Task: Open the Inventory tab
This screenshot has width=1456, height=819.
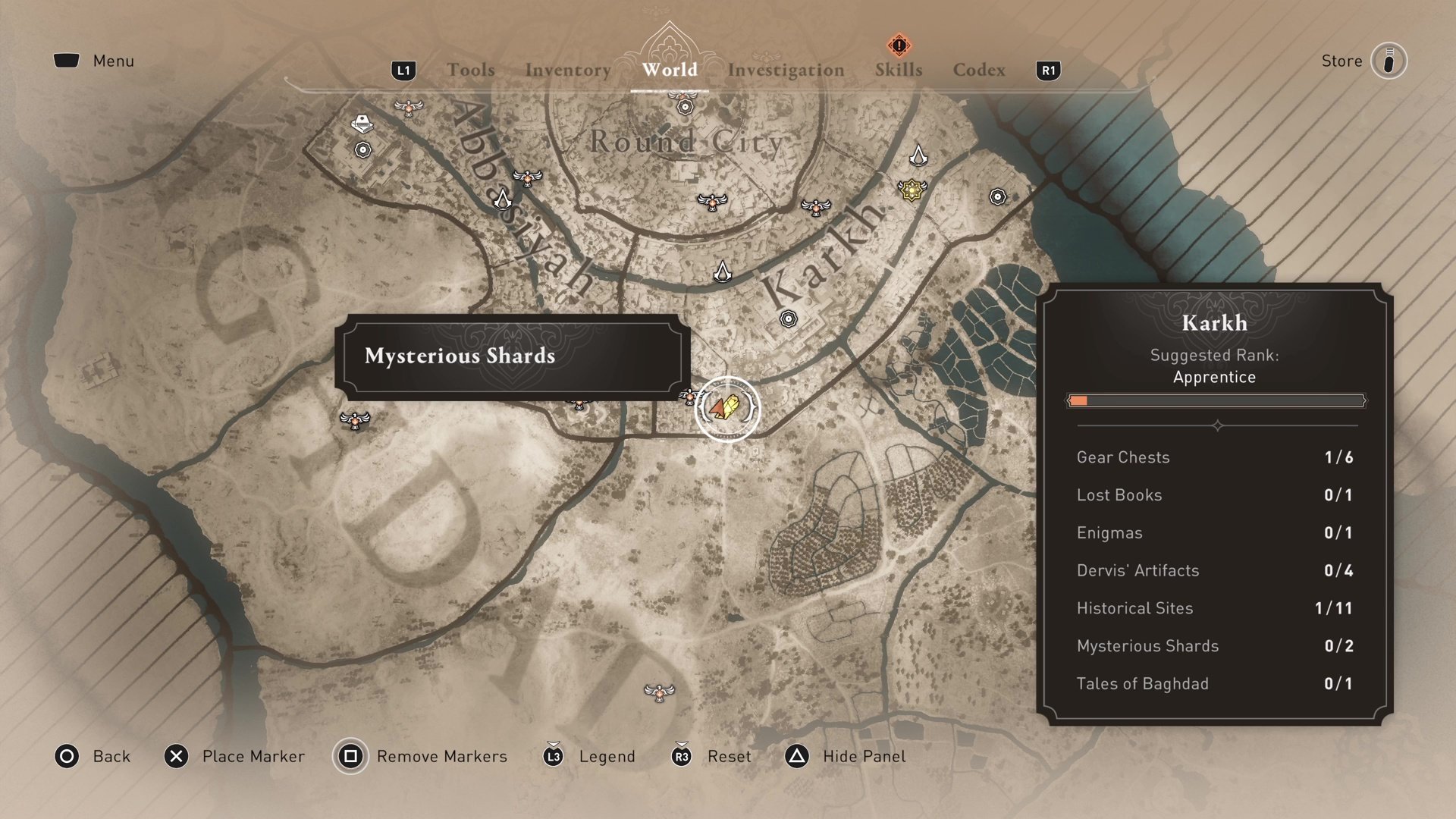Action: coord(568,70)
